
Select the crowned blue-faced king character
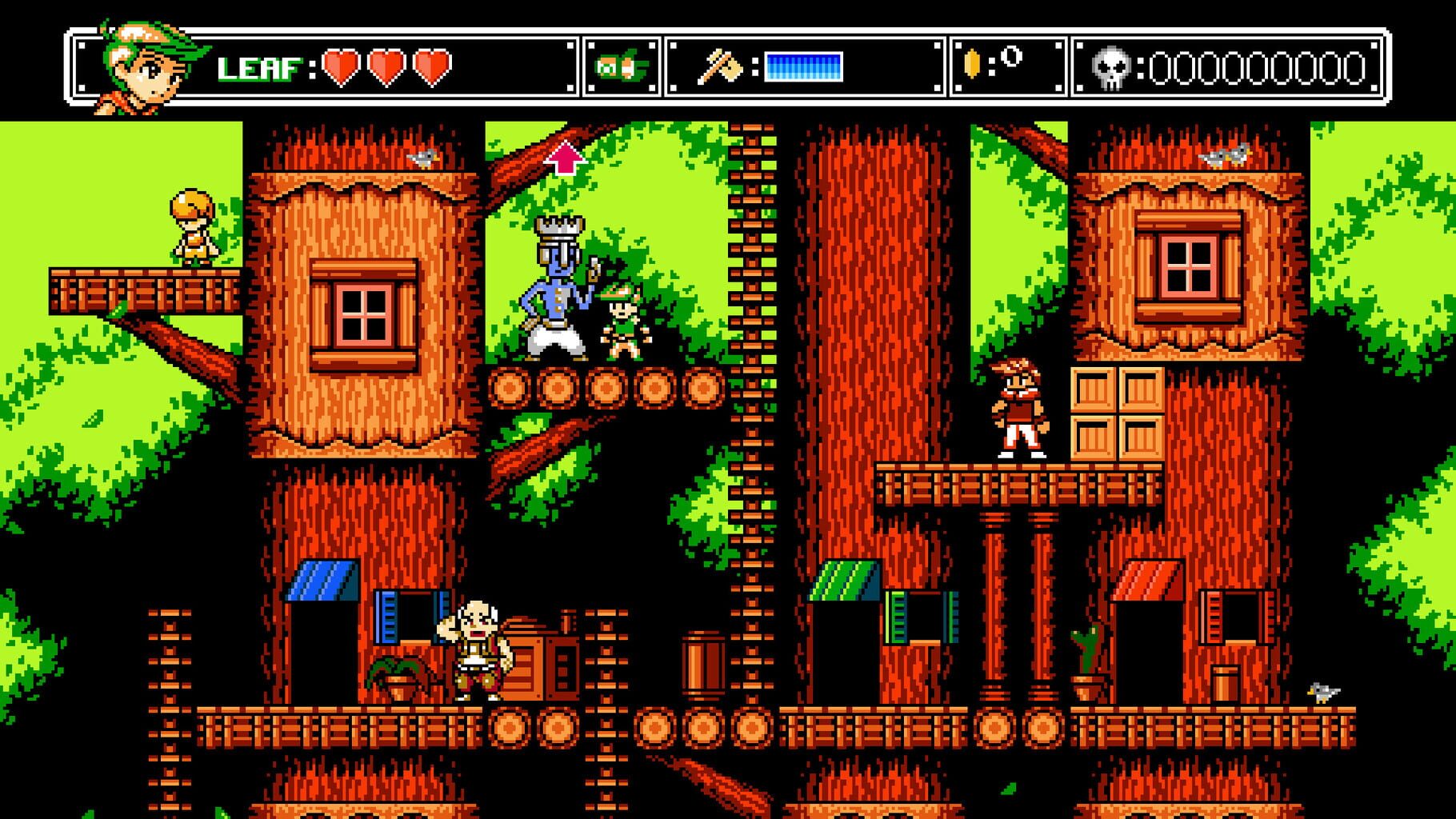tap(560, 288)
